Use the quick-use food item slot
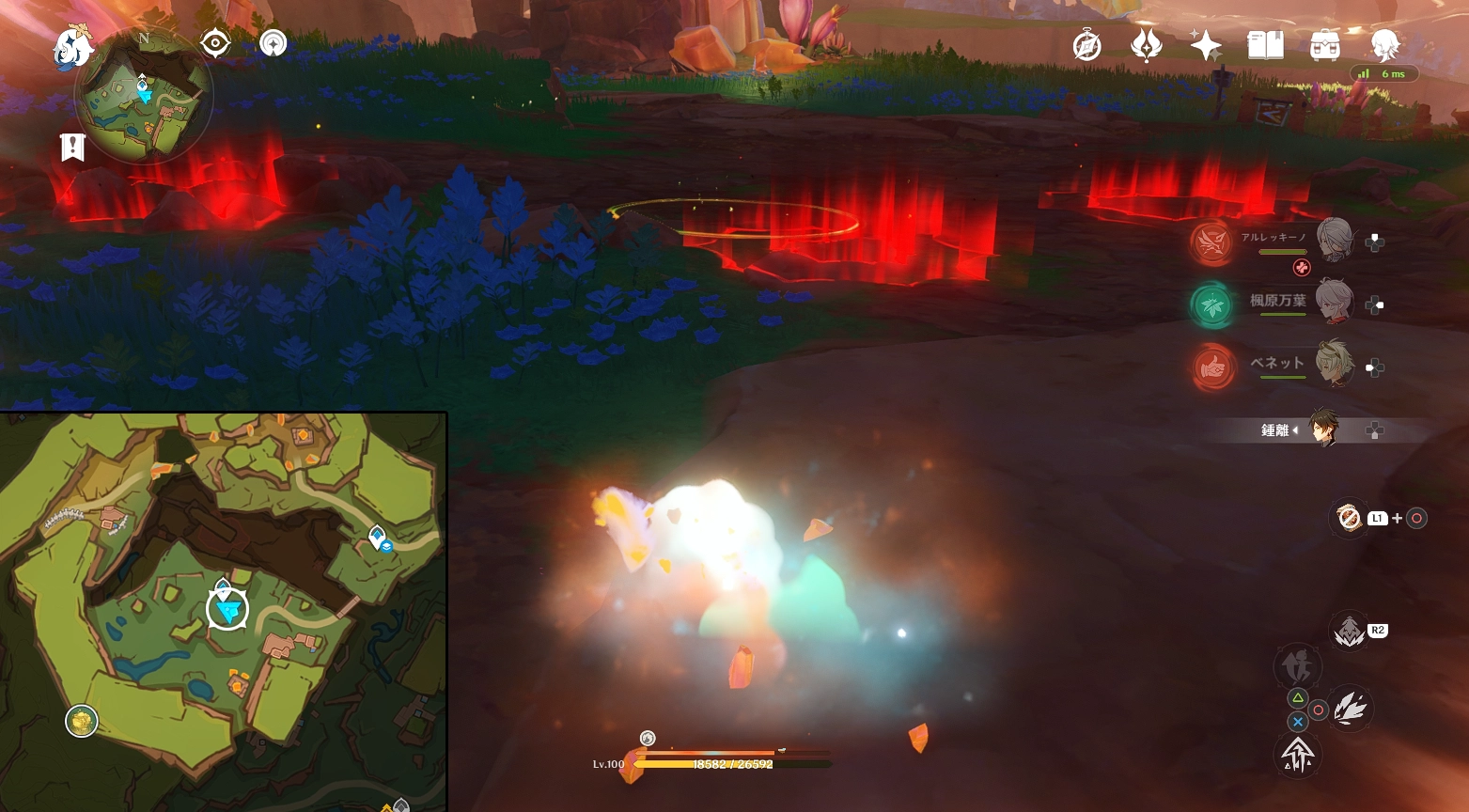 pyautogui.click(x=1348, y=517)
